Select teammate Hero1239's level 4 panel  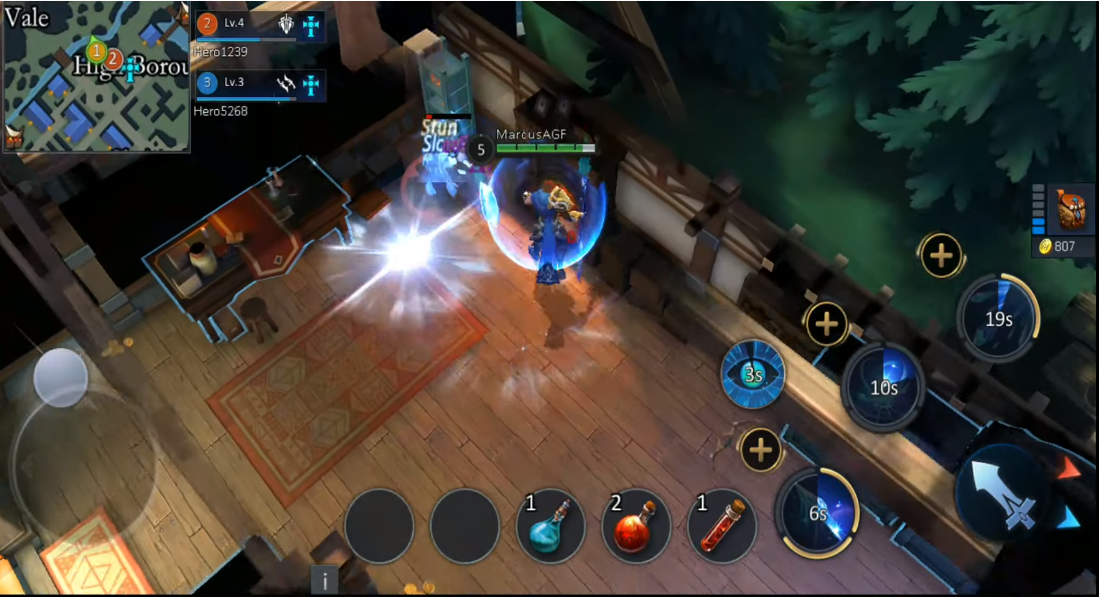coord(260,26)
